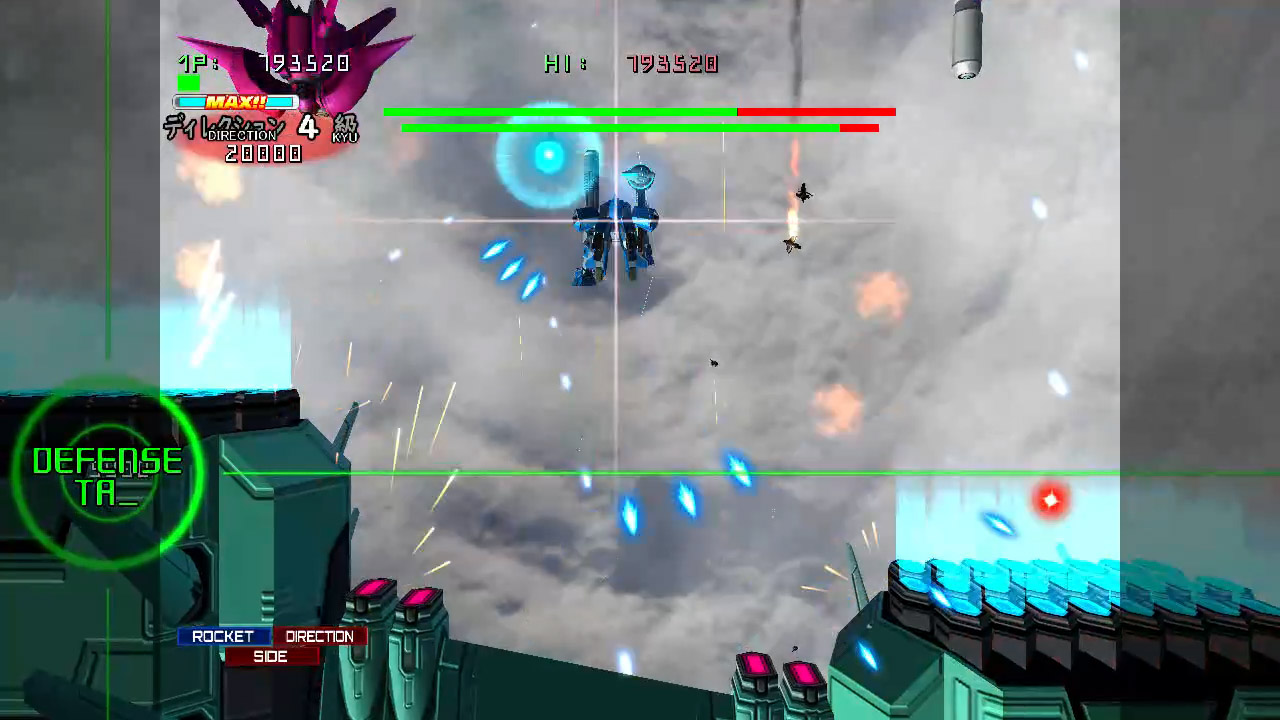The image size is (1280, 720).
Task: Select the ROCKET weapon label
Action: click(226, 636)
